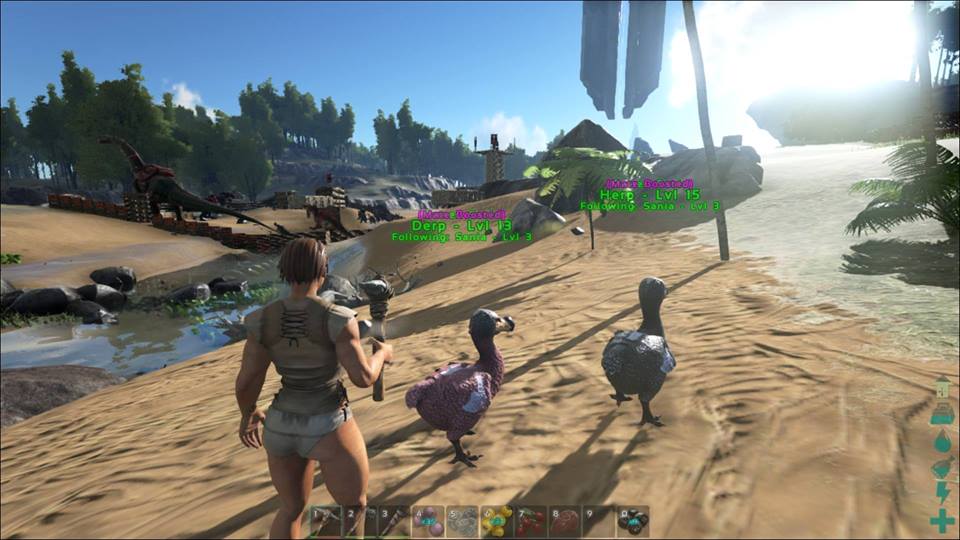This screenshot has width=960, height=540.
Task: Click the black berries in slot 0
Action: 633,521
